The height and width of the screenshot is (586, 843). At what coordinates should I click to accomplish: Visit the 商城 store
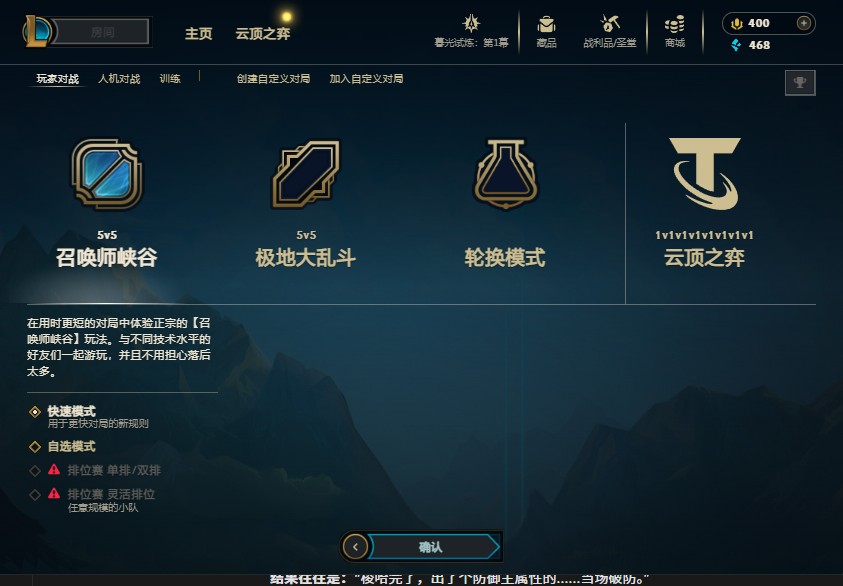(x=675, y=30)
